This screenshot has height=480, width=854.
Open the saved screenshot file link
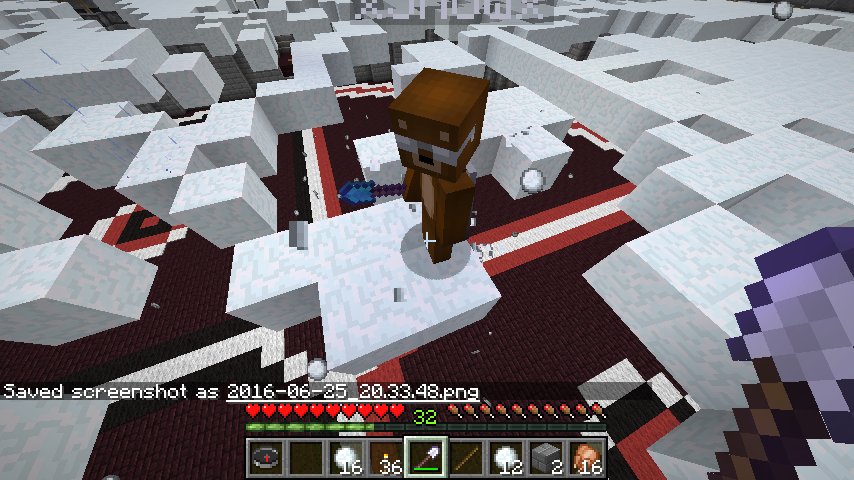point(353,391)
